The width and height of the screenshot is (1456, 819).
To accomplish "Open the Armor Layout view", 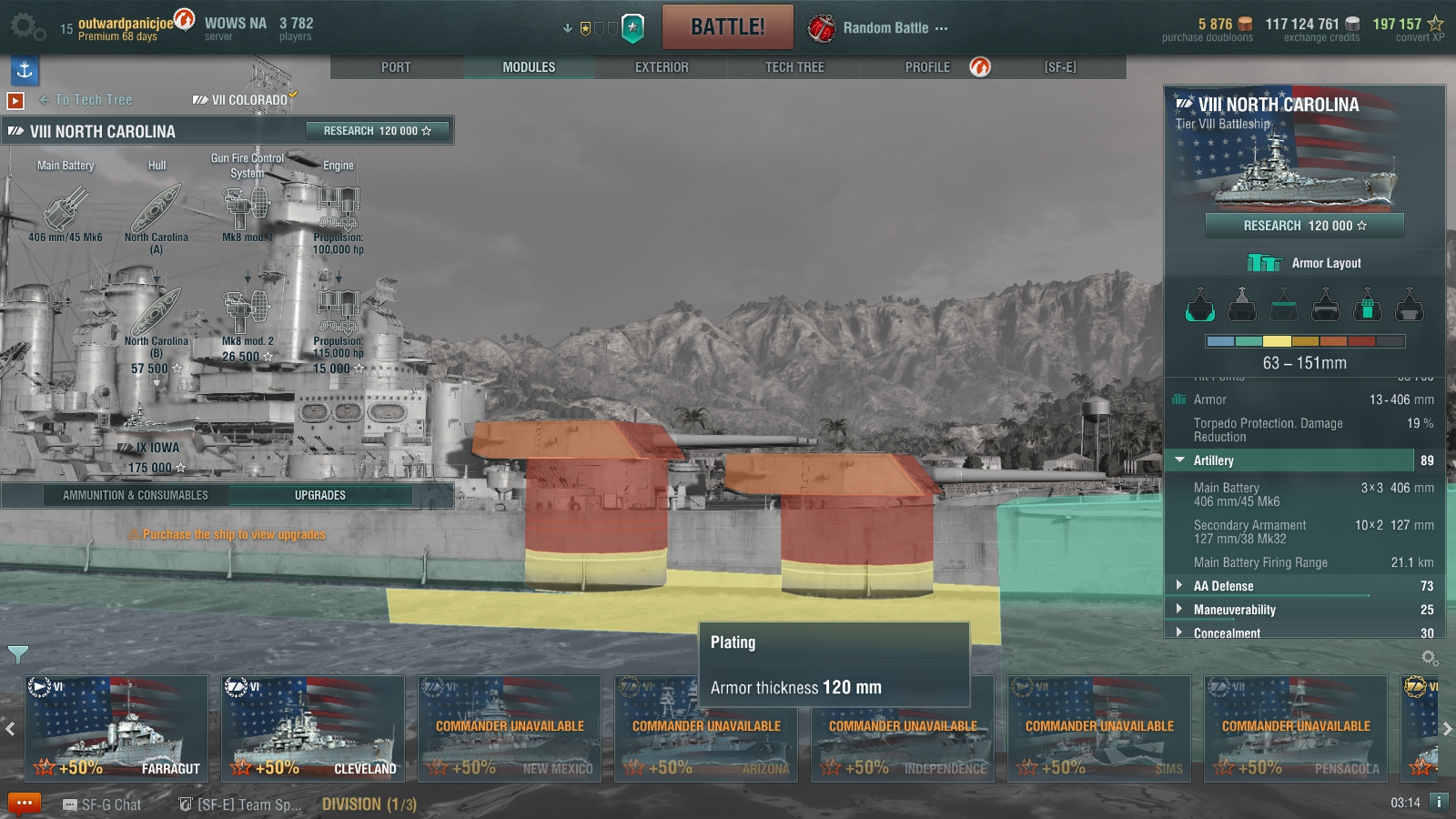I will 1305,263.
